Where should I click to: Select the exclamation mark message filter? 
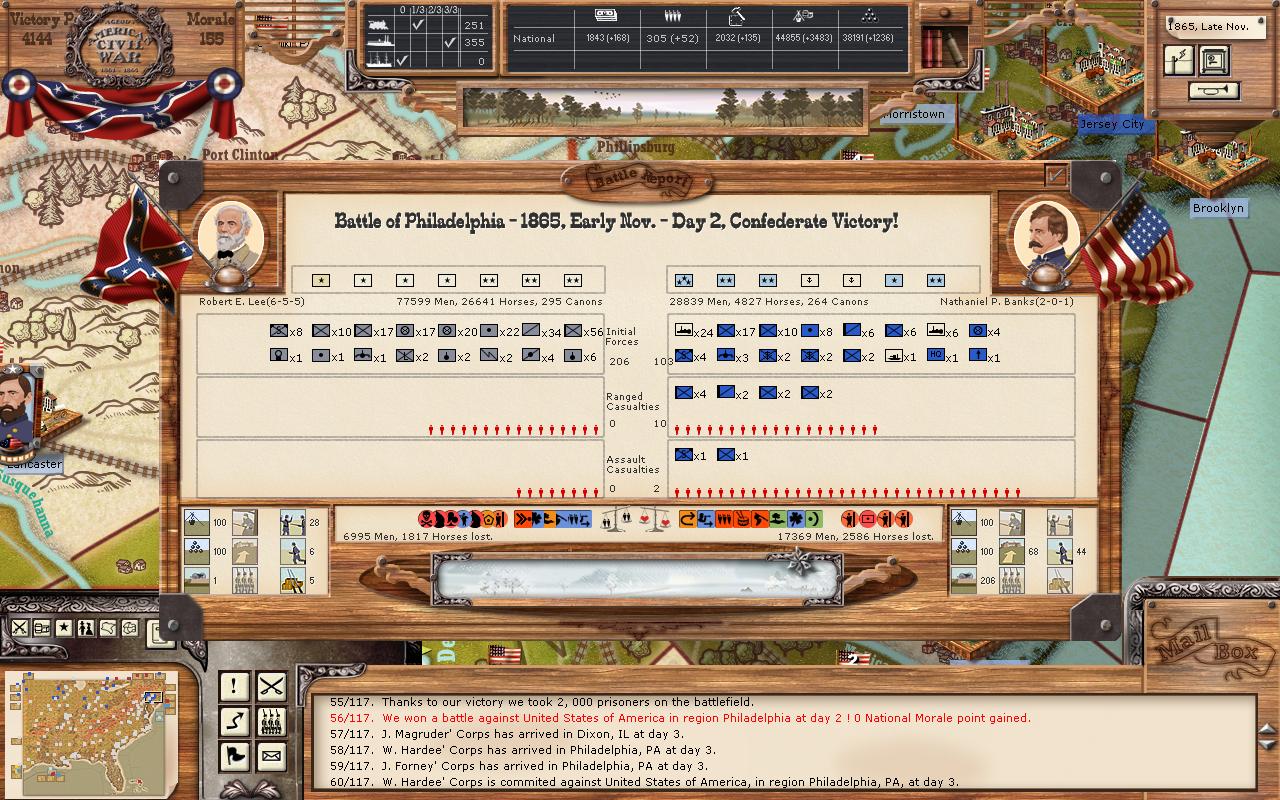pos(234,686)
